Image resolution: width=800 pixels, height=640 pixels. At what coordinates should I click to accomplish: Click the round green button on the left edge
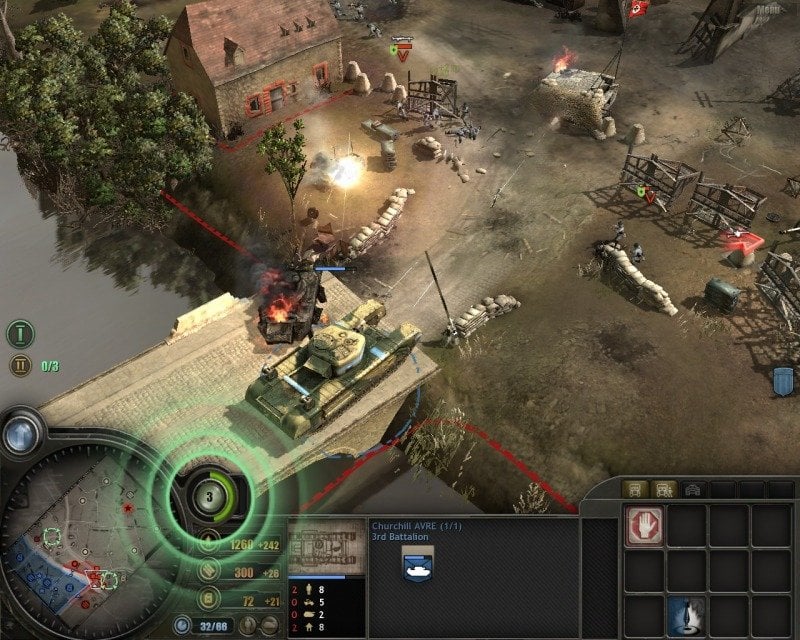20,333
